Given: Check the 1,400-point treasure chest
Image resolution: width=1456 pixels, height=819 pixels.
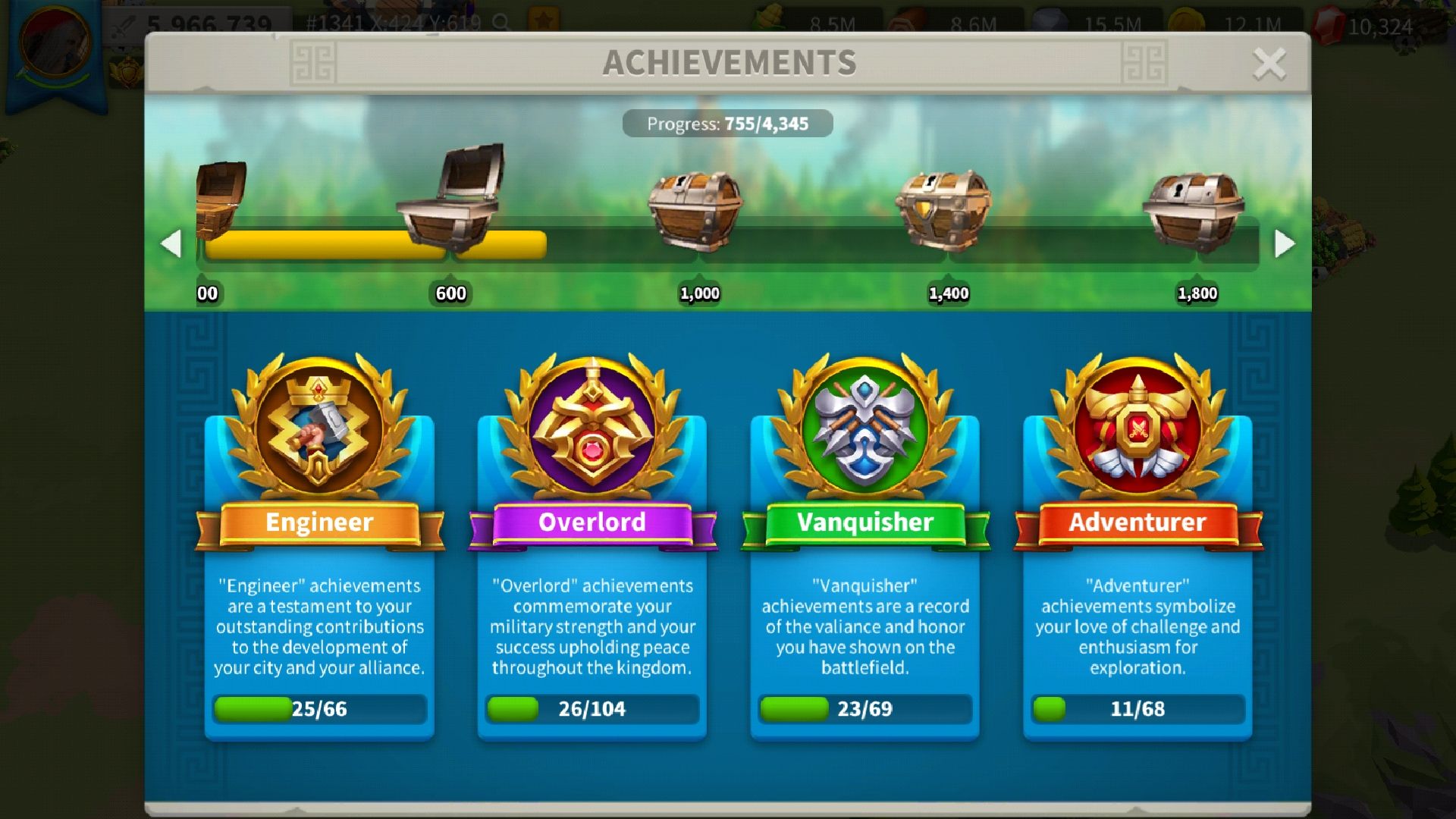Looking at the screenshot, I should pos(943,210).
